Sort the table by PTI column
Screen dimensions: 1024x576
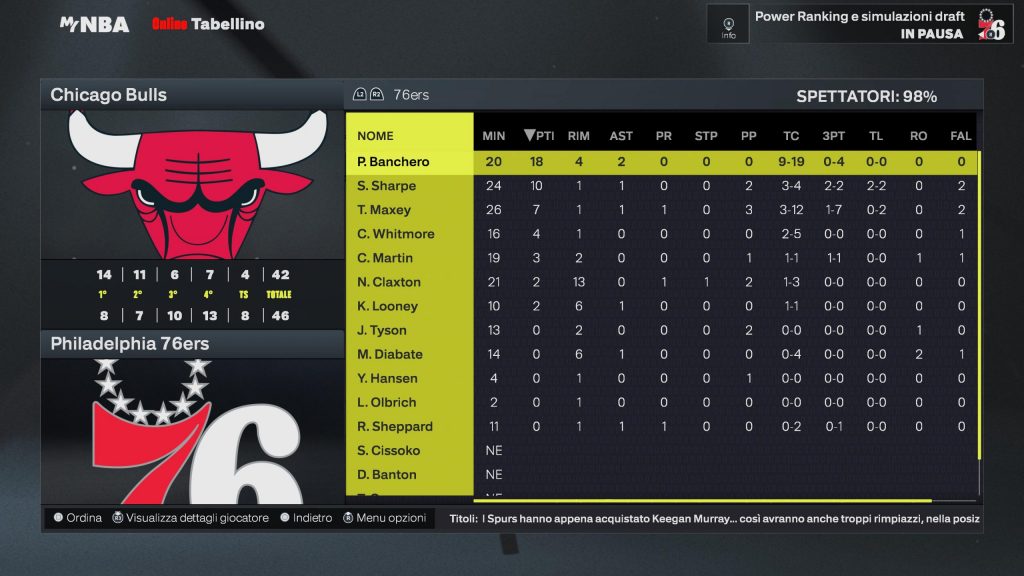(539, 136)
